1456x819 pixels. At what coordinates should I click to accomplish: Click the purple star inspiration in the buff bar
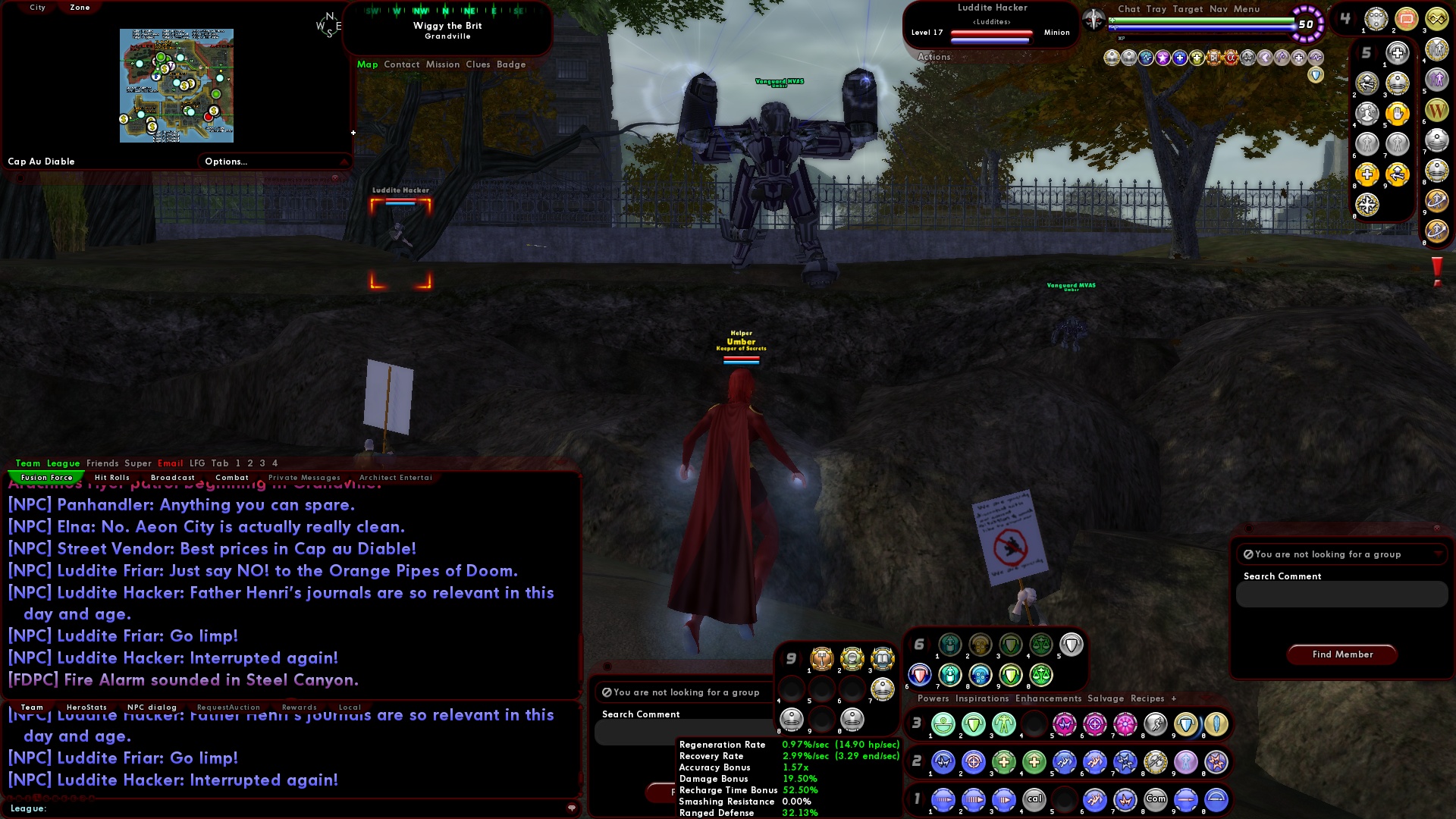(x=1163, y=57)
